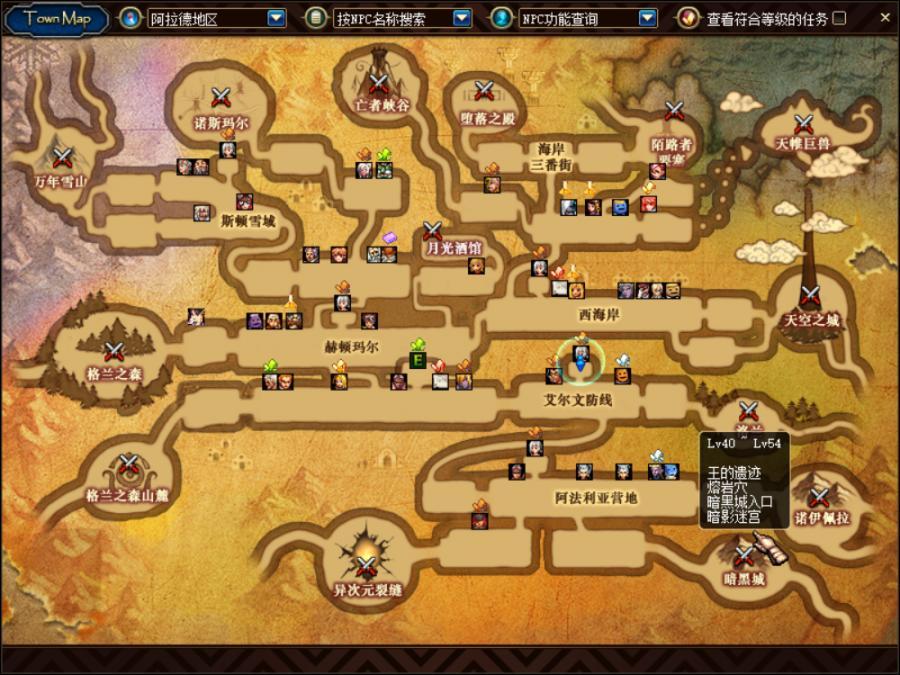
Task: Select the 陷落者要塞 dungeon marker
Action: point(674,111)
